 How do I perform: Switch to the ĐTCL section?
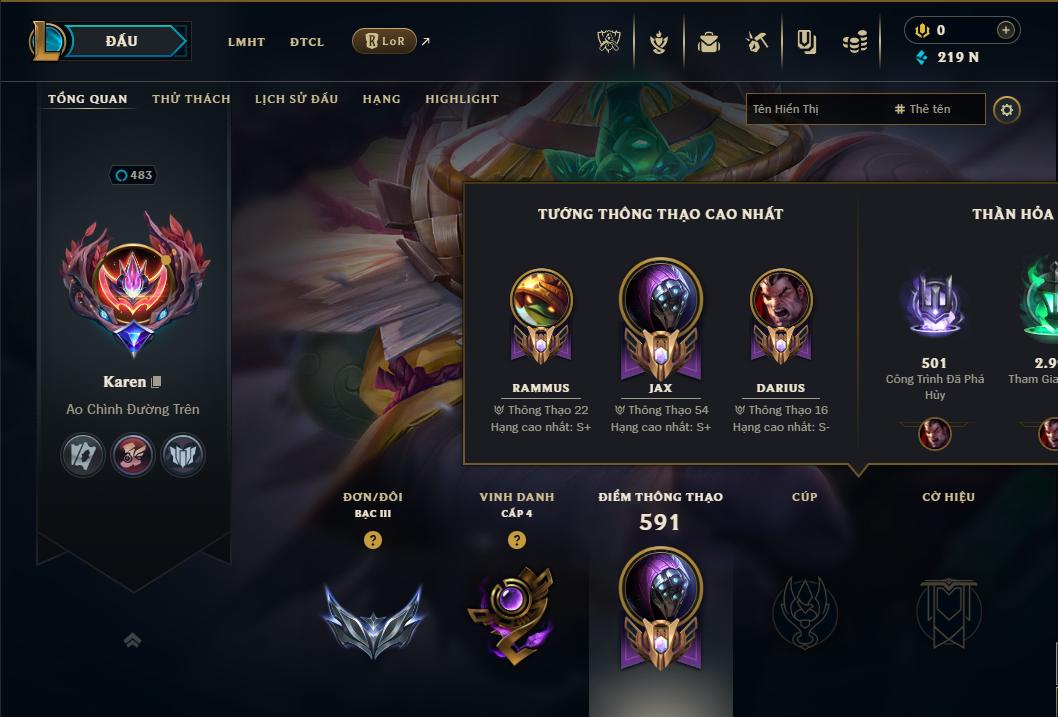click(x=307, y=42)
